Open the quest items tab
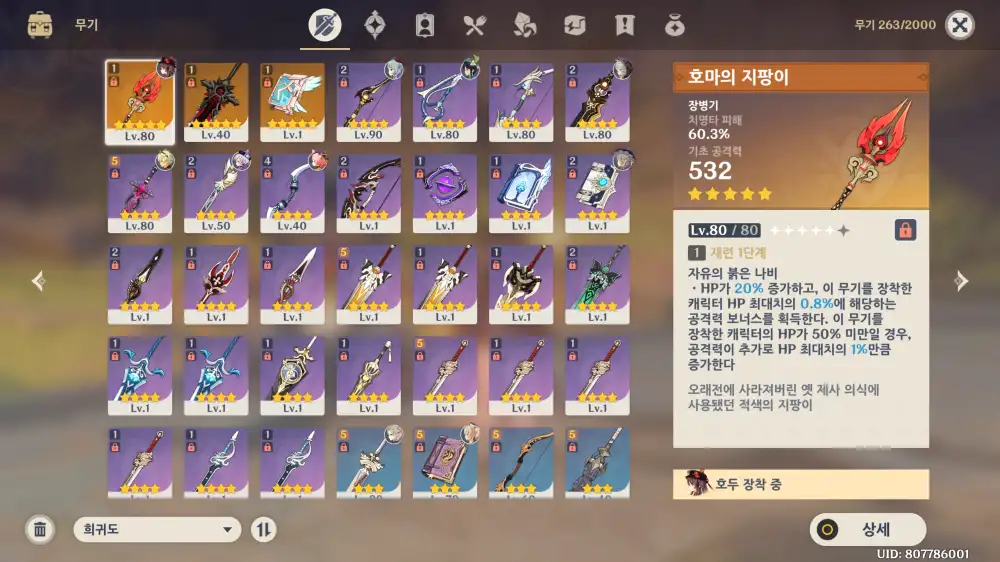 click(625, 25)
